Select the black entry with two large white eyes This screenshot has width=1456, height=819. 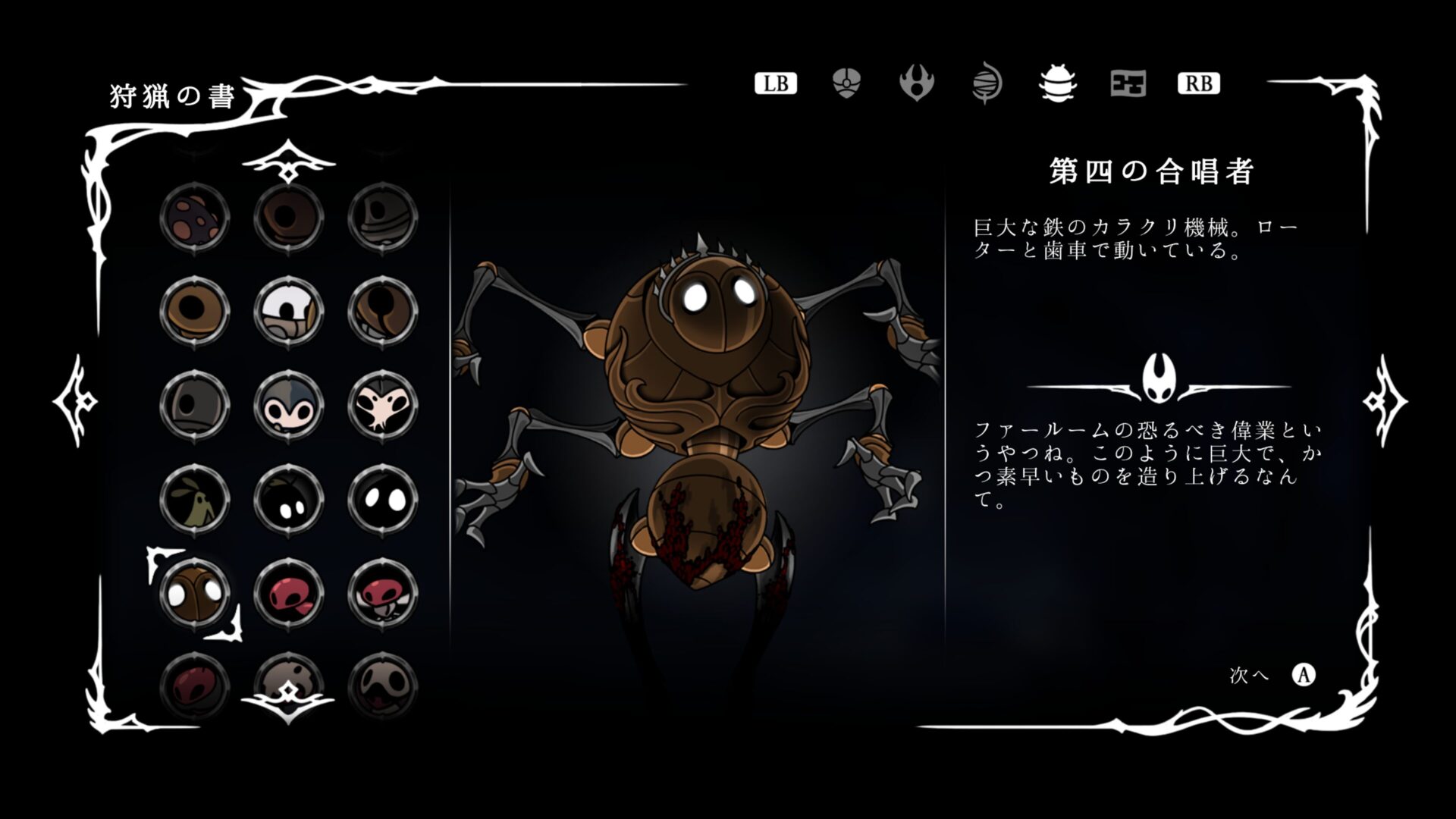pyautogui.click(x=383, y=500)
